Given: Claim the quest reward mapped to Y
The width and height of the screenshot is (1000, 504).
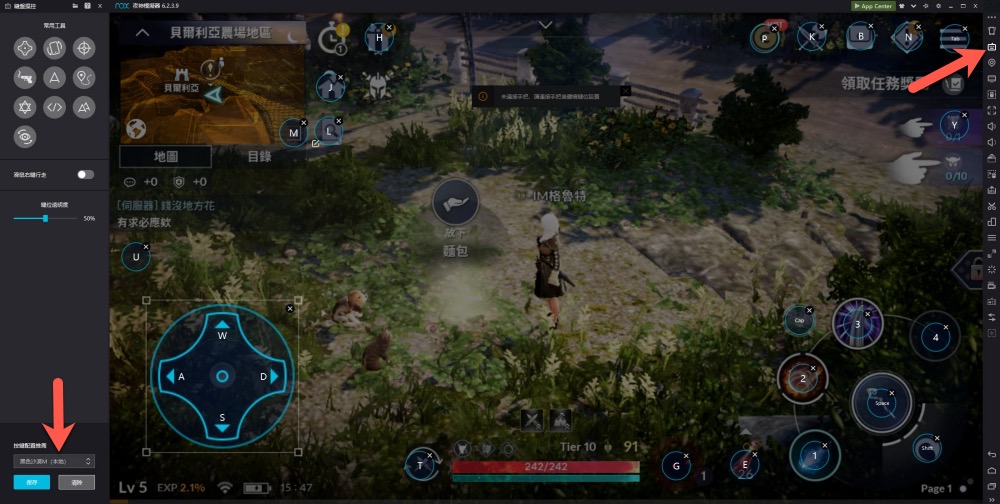Looking at the screenshot, I should pyautogui.click(x=954, y=126).
